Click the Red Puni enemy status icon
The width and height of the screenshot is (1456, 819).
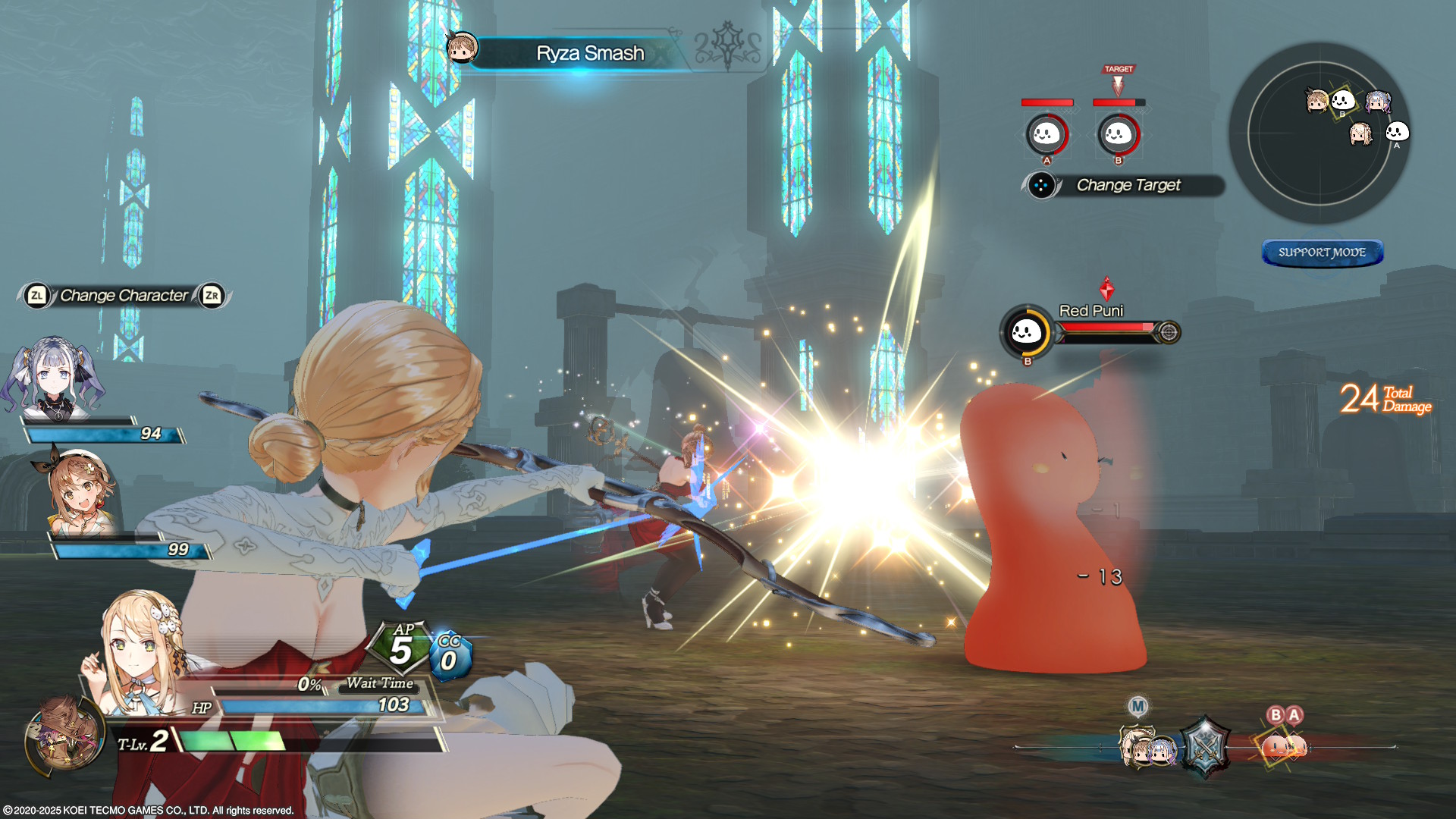pyautogui.click(x=1026, y=331)
